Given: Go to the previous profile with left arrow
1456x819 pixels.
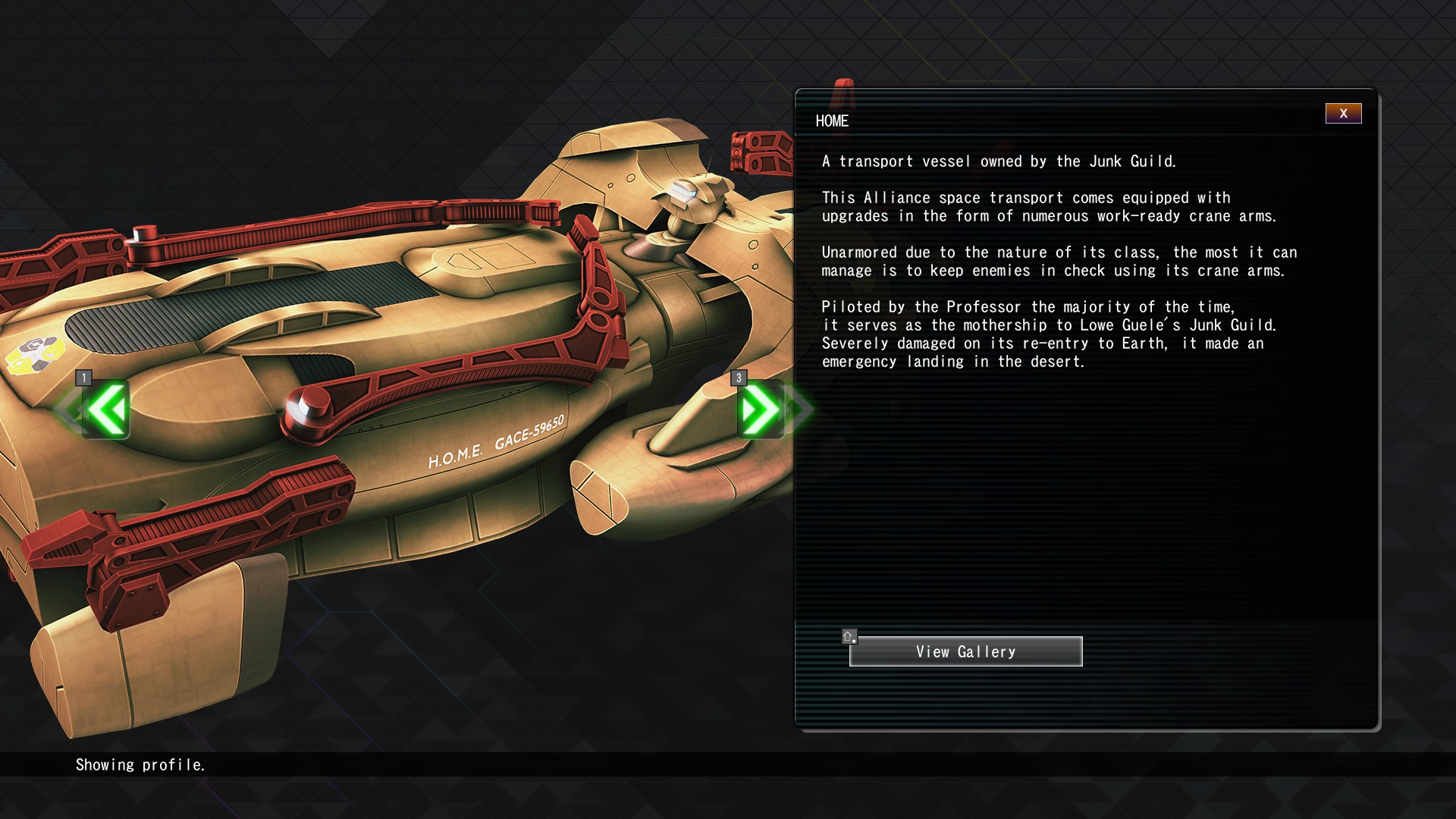Looking at the screenshot, I should [x=106, y=409].
